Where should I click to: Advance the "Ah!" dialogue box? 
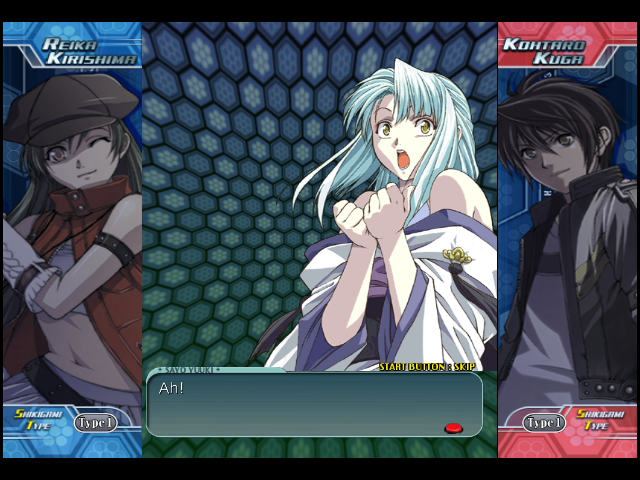314,404
